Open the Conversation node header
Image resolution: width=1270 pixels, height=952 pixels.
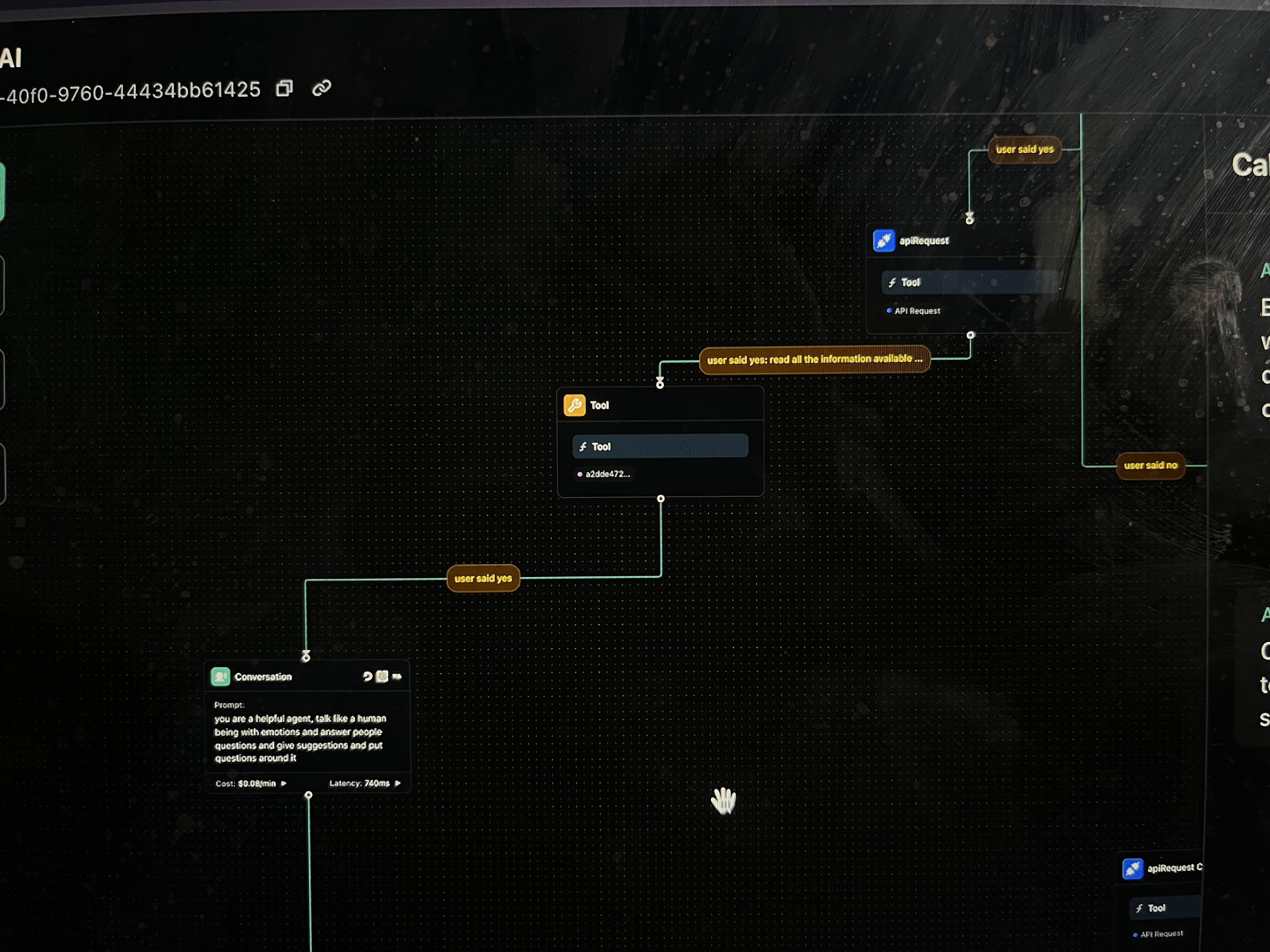(x=263, y=677)
